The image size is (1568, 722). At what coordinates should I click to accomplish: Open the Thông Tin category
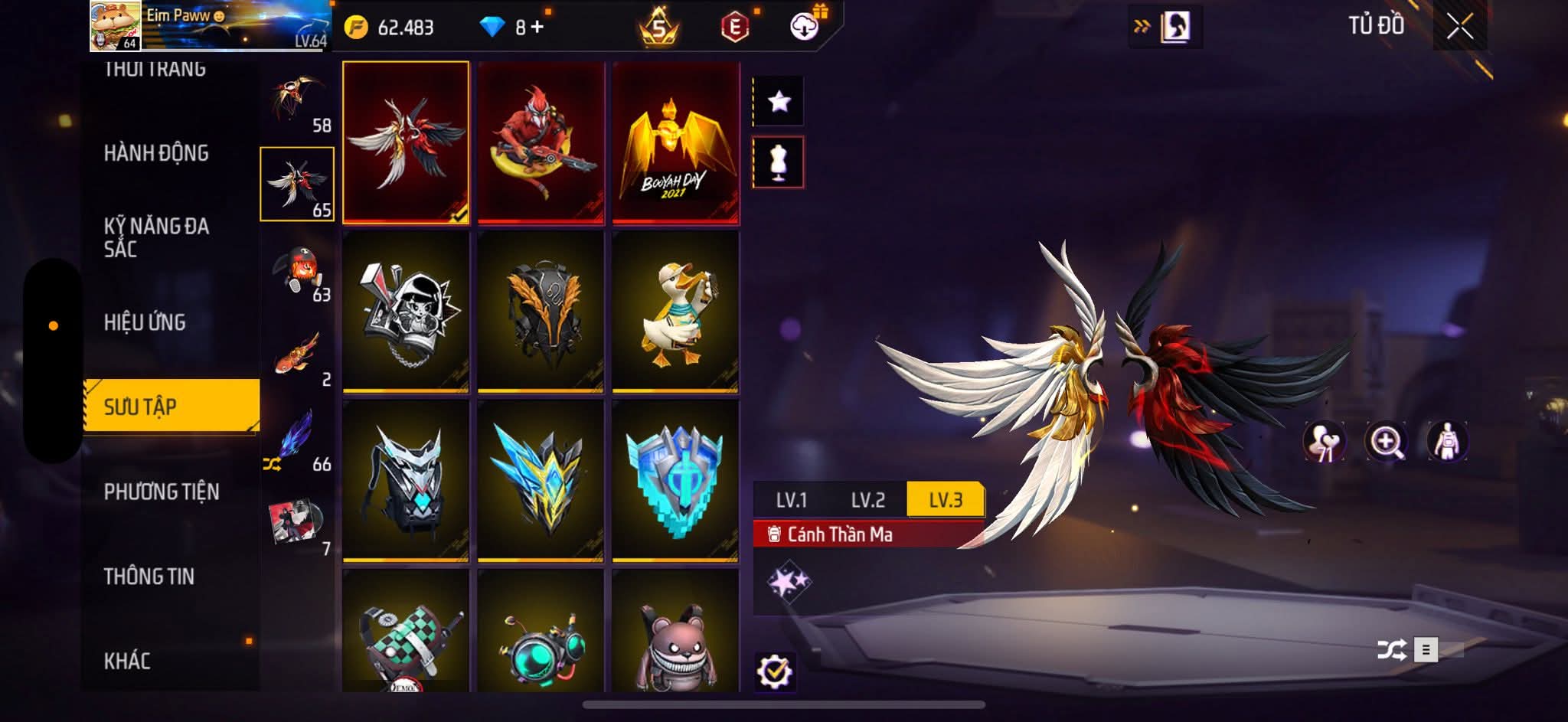click(149, 577)
